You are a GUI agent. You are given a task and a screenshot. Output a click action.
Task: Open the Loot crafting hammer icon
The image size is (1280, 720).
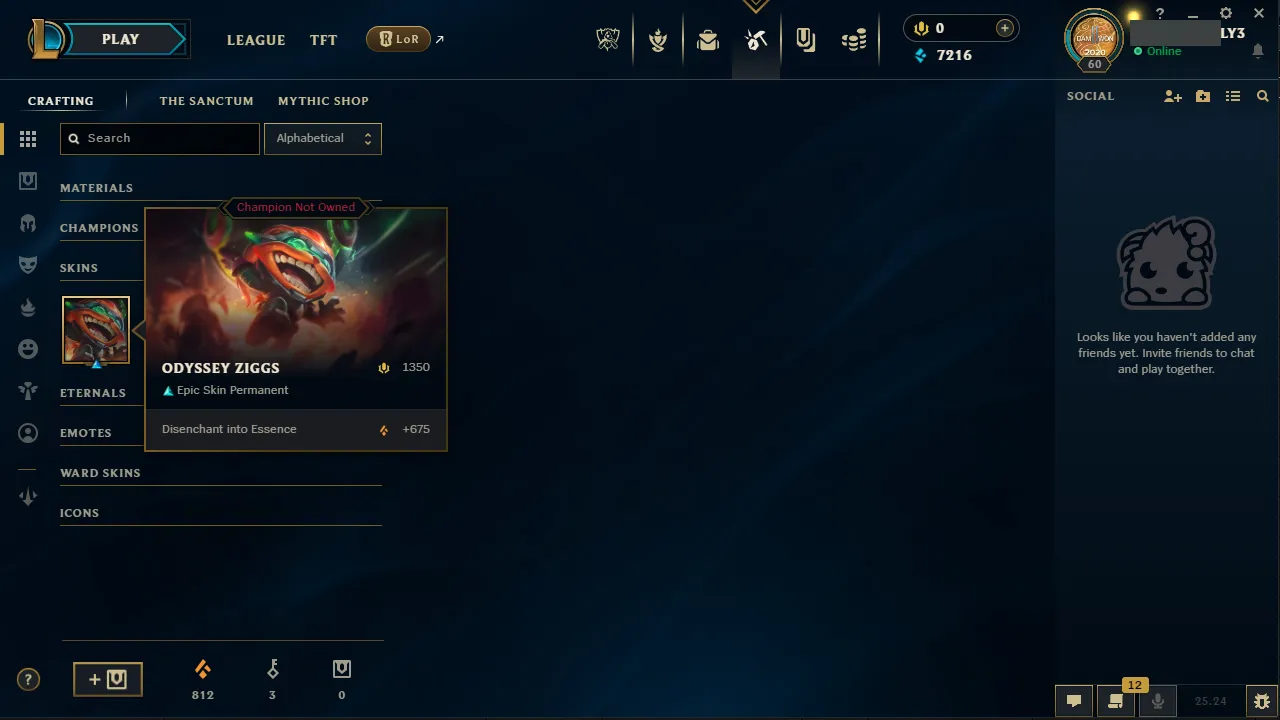point(756,39)
